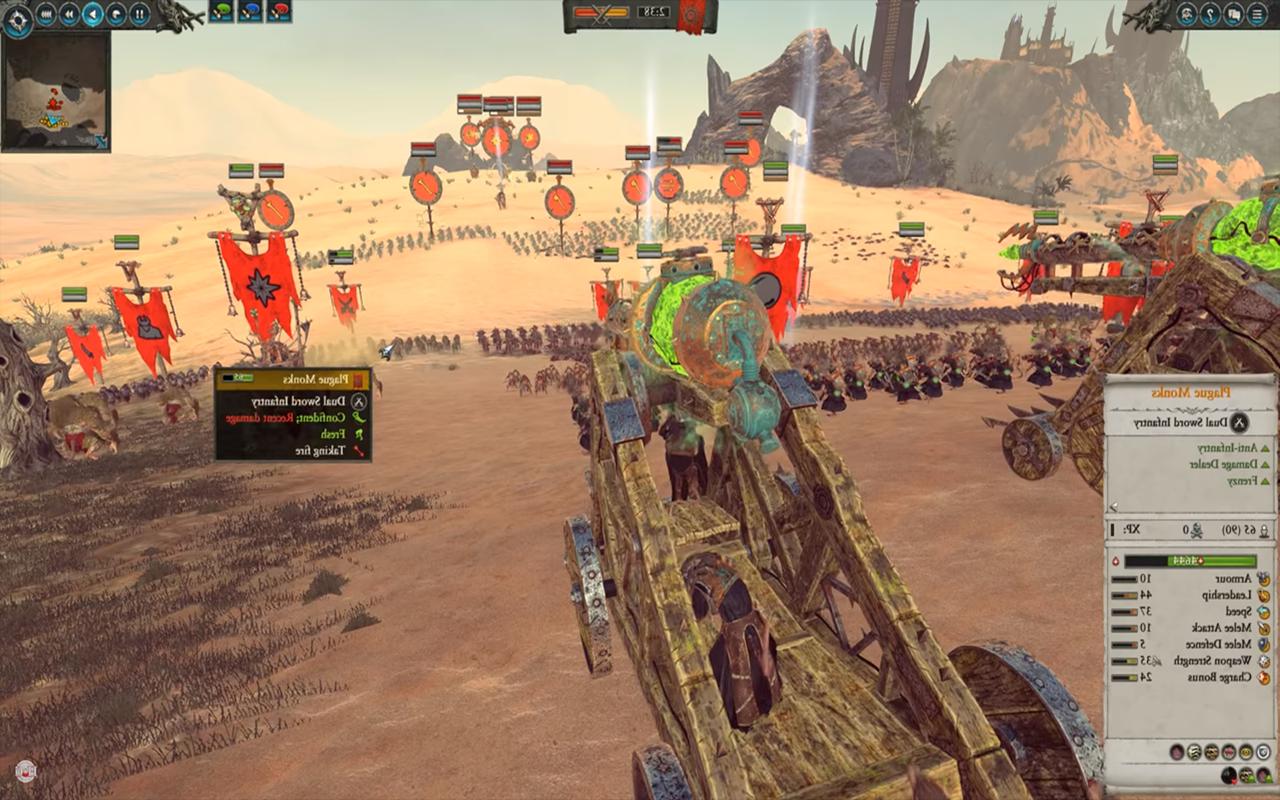
Task: Click the Leadership stat icon
Action: (1264, 596)
